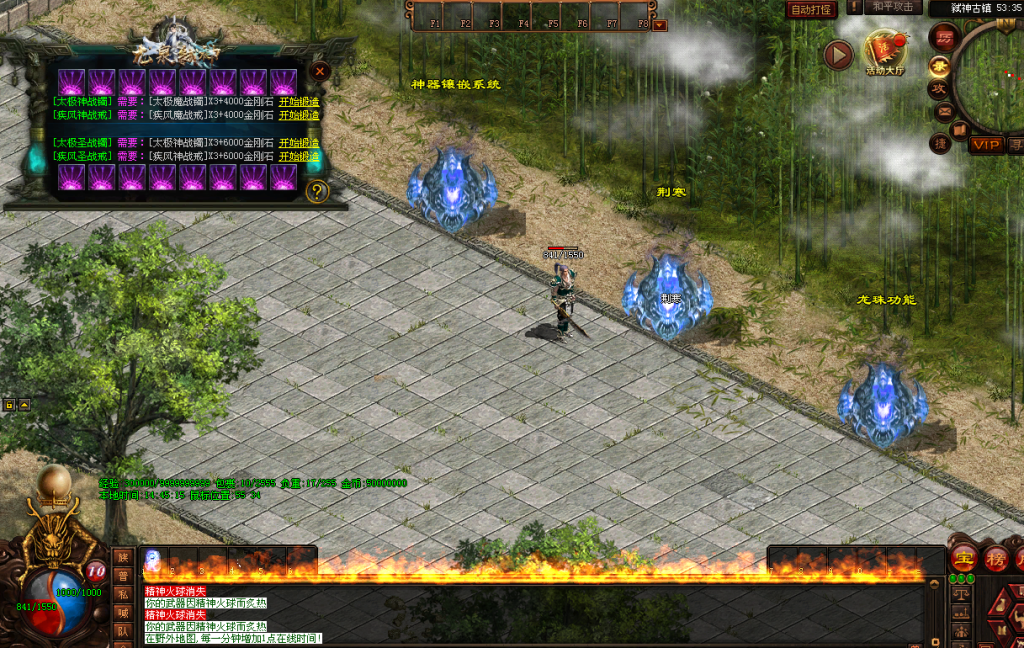The image size is (1024, 648).
Task: Close the forging panel with the X button
Action: click(319, 71)
